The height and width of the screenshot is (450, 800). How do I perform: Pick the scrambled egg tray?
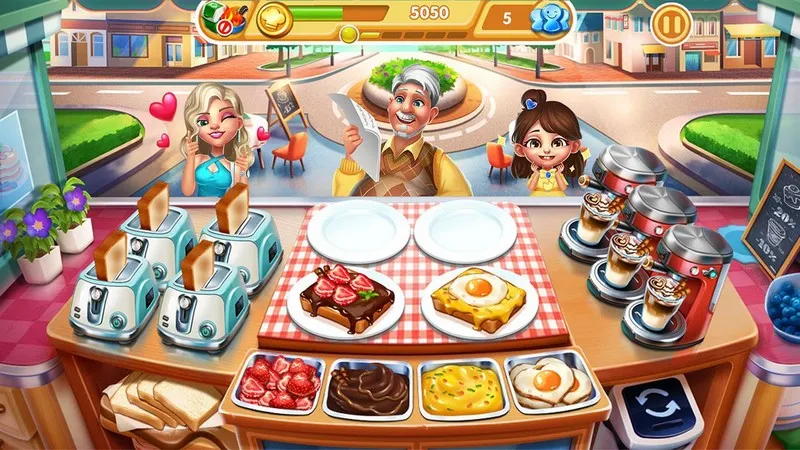pyautogui.click(x=459, y=387)
